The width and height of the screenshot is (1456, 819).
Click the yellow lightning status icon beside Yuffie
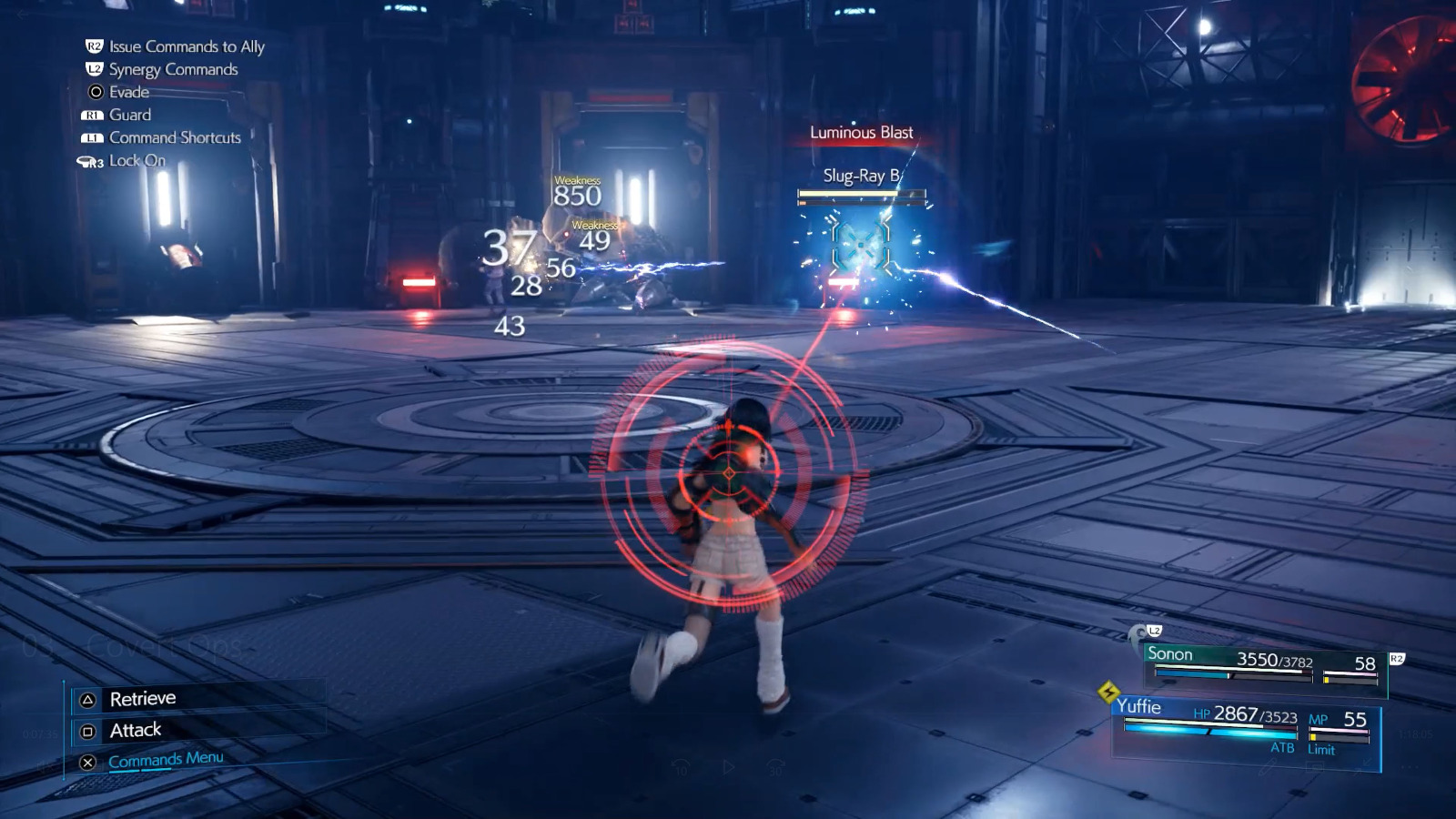[1108, 693]
